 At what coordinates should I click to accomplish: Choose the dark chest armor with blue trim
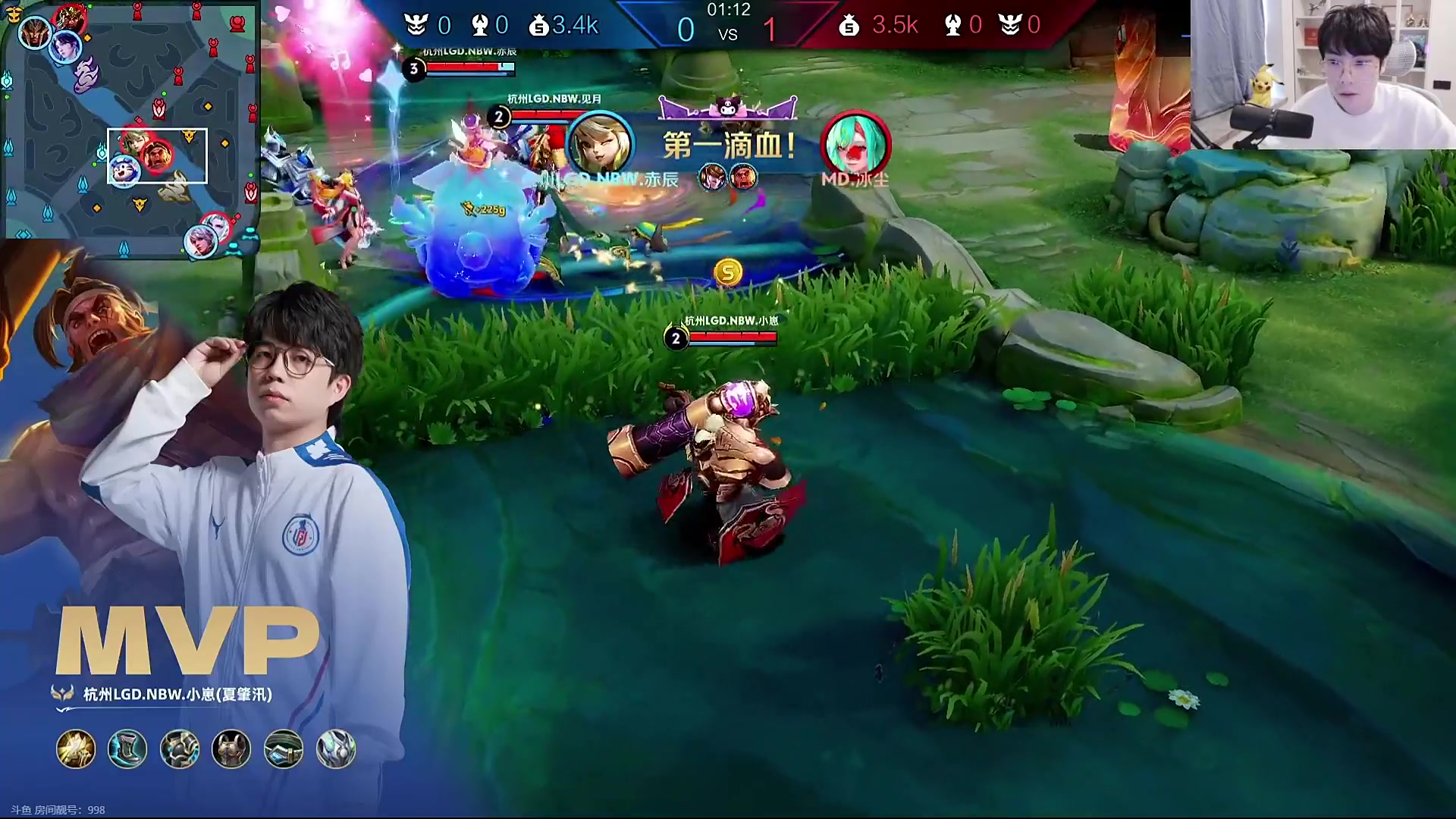coord(180,749)
